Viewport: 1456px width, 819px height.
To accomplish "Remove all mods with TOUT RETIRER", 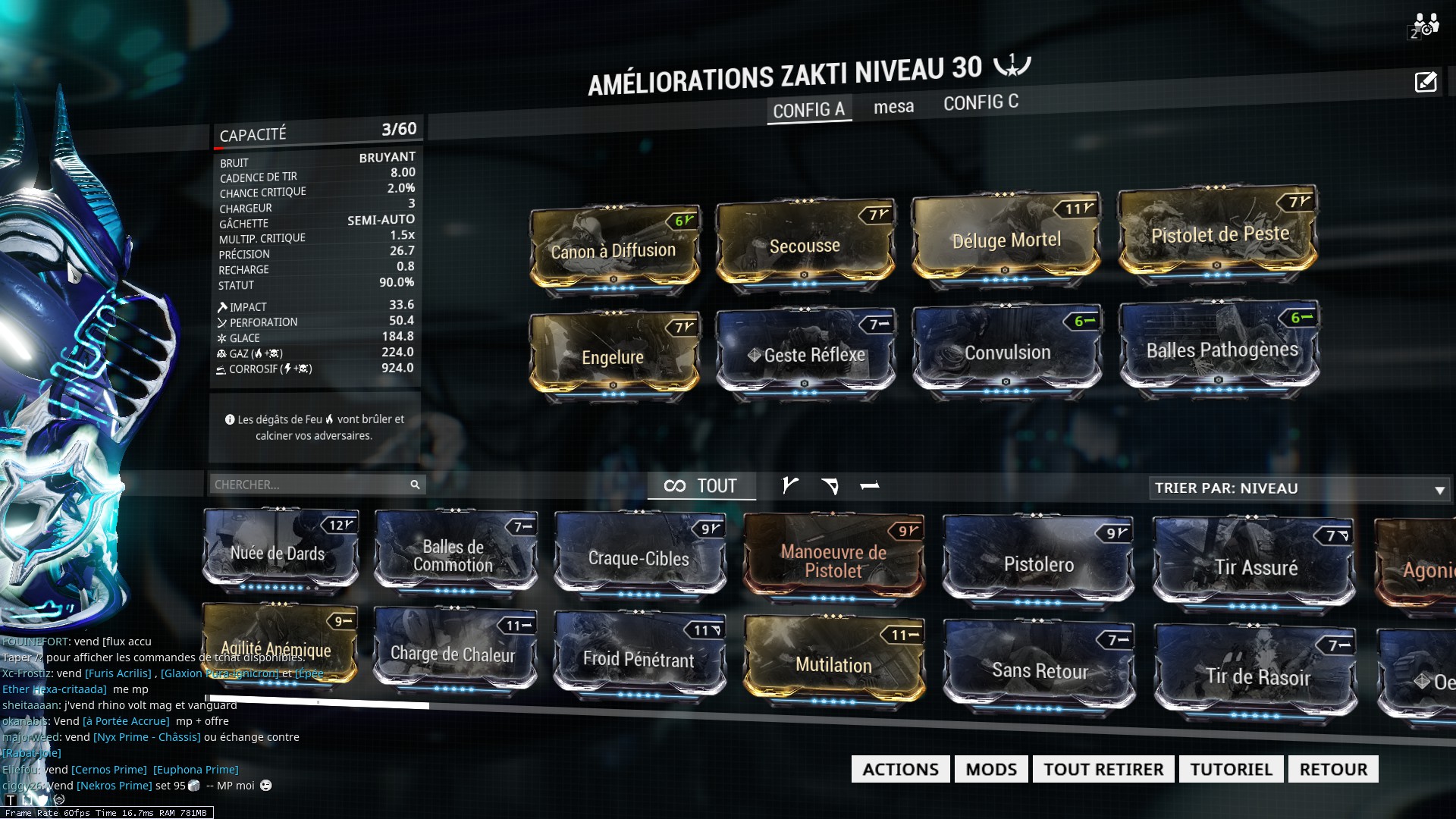I will coord(1103,769).
